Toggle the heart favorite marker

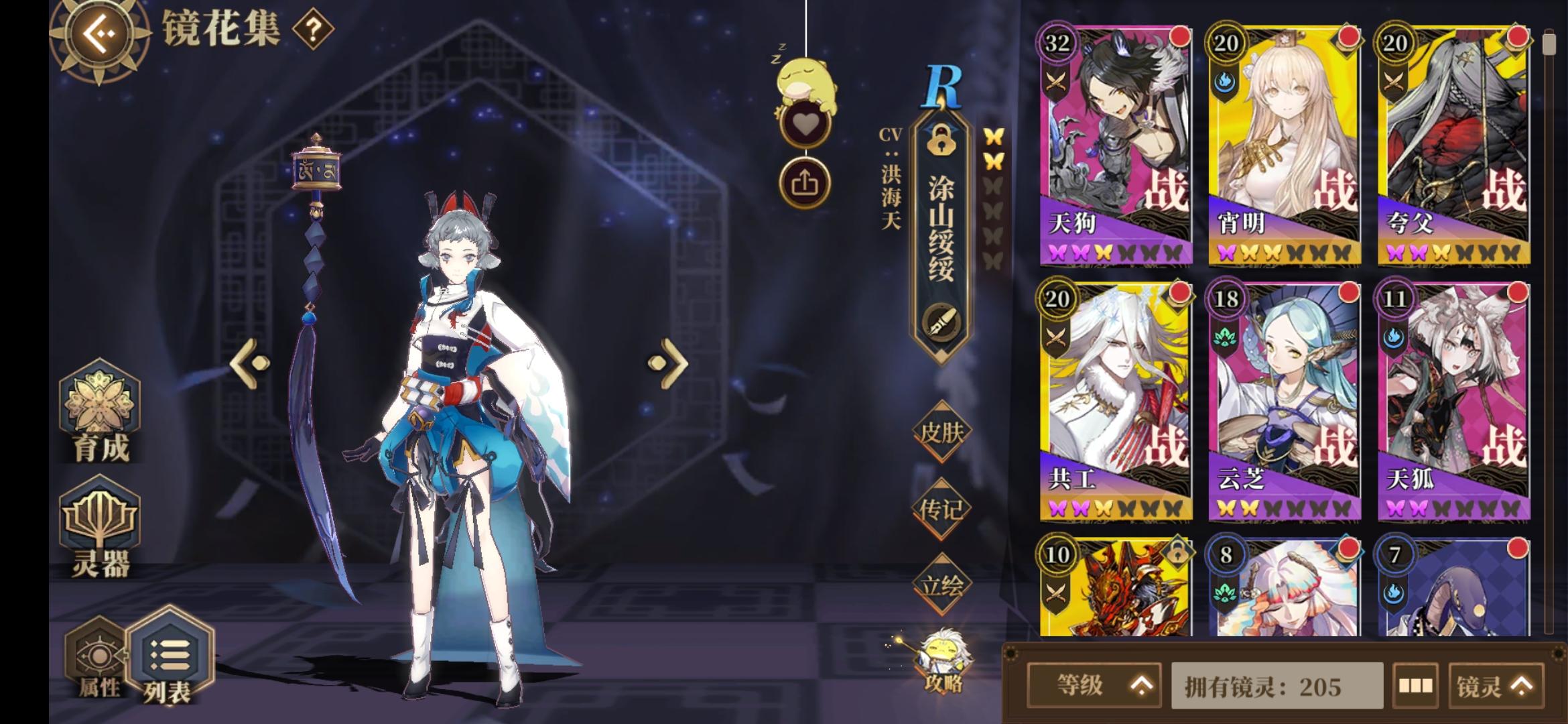pyautogui.click(x=807, y=123)
